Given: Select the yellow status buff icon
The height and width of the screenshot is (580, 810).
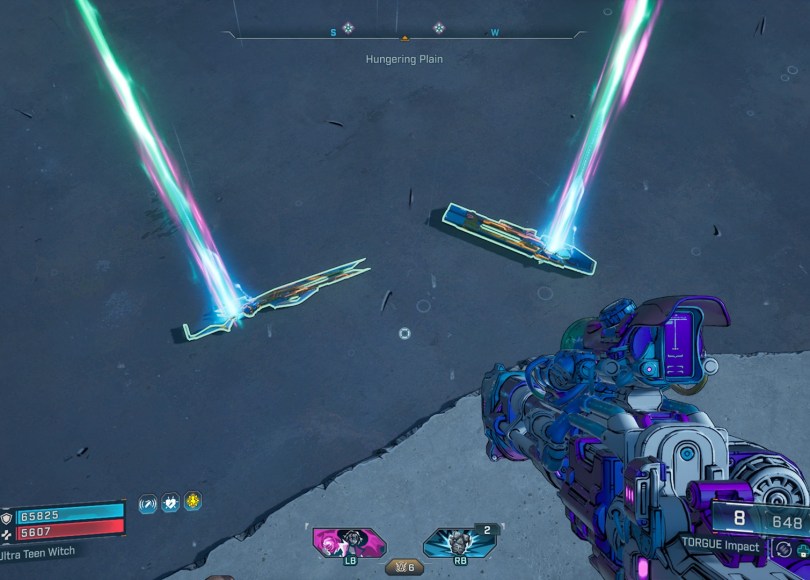Looking at the screenshot, I should point(193,502).
